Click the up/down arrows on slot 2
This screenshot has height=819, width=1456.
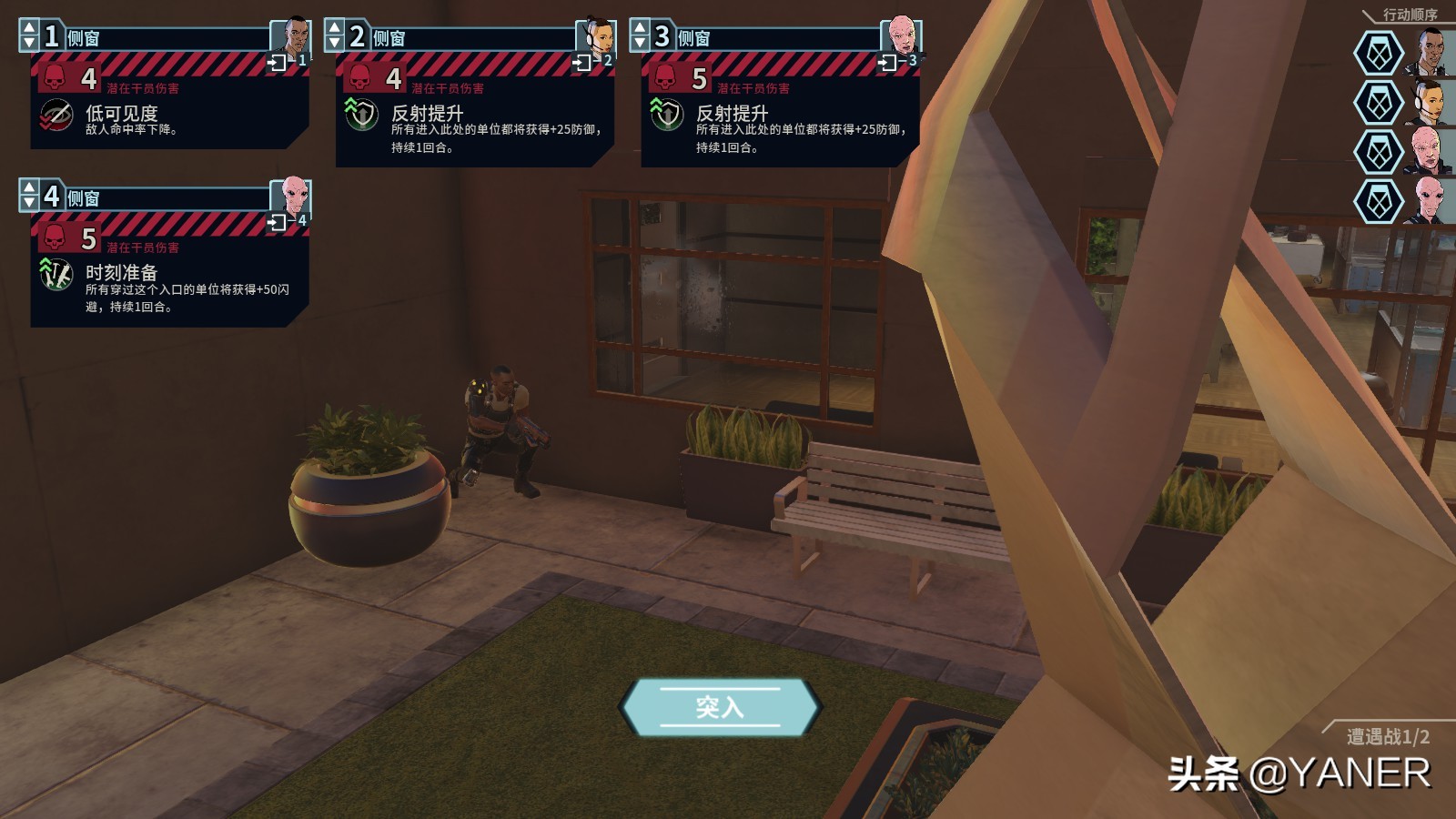(335, 36)
